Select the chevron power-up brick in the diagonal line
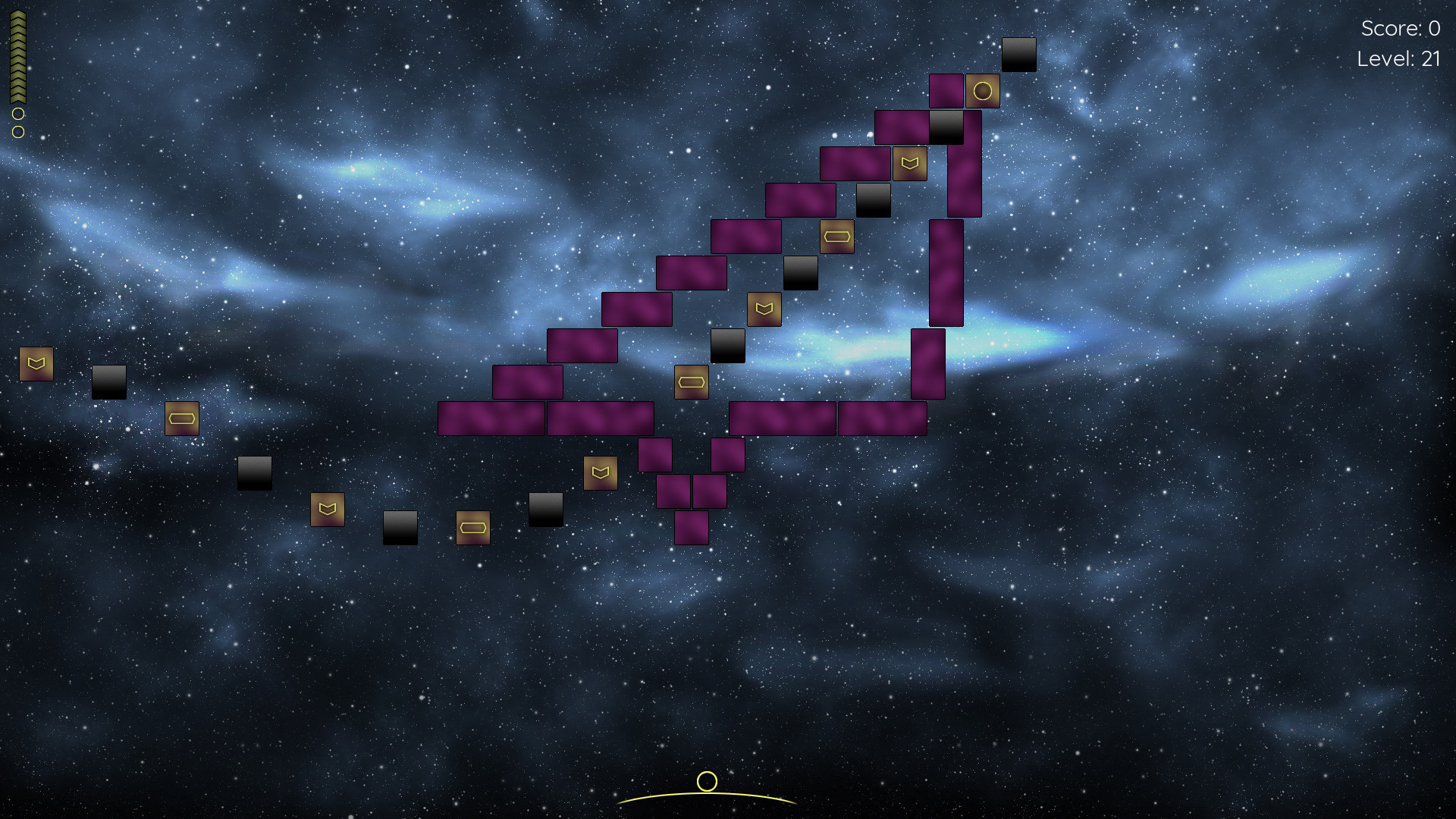This screenshot has width=1456, height=819. [x=764, y=308]
